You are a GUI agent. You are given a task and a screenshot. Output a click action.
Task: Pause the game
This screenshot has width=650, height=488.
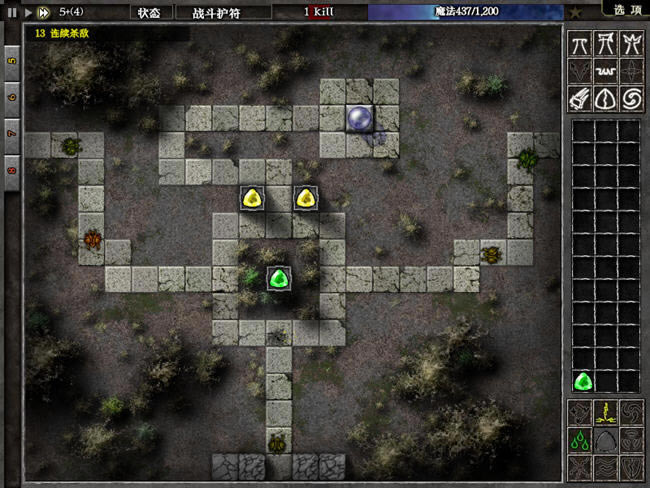pyautogui.click(x=12, y=12)
